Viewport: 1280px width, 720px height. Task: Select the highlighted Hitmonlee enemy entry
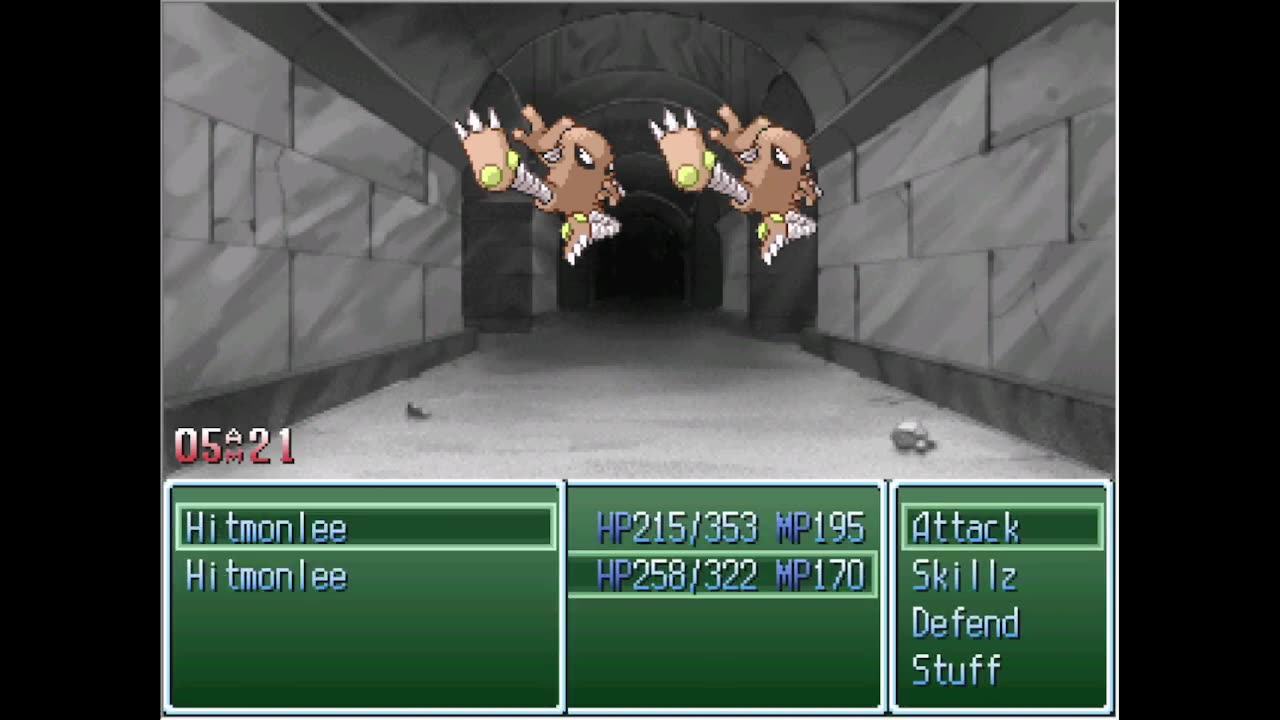click(266, 528)
